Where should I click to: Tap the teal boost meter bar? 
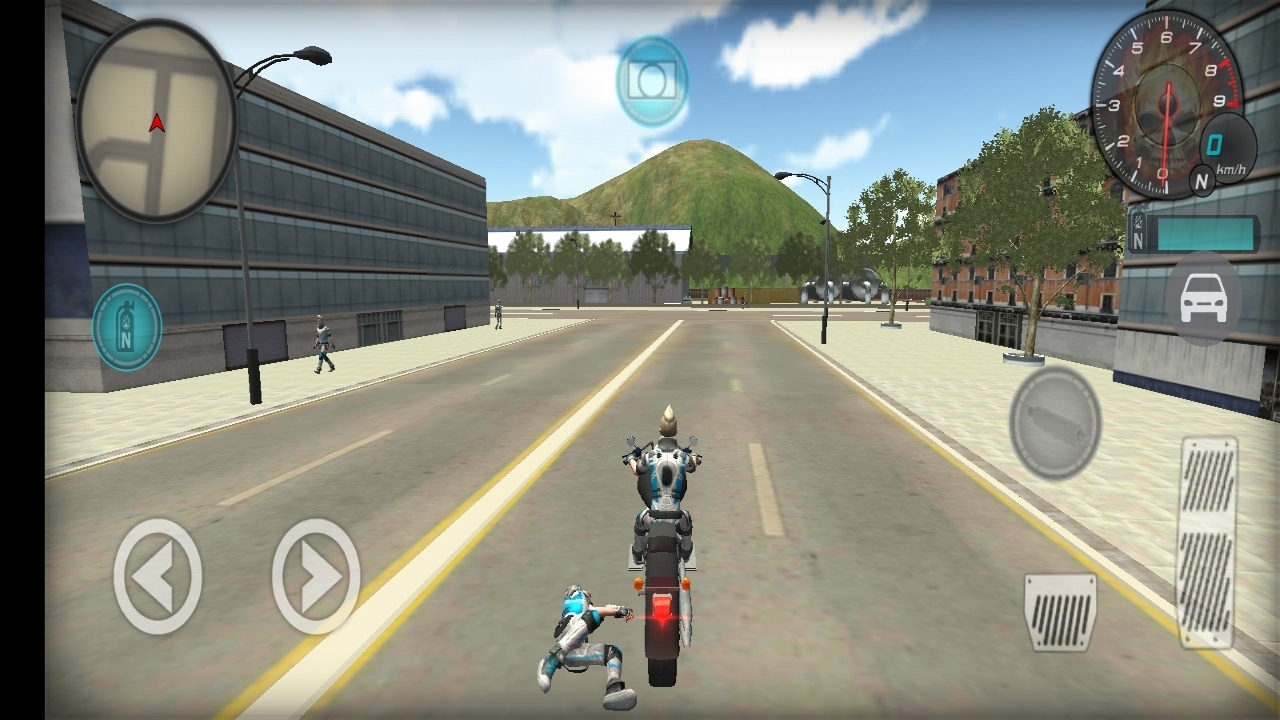[1205, 233]
